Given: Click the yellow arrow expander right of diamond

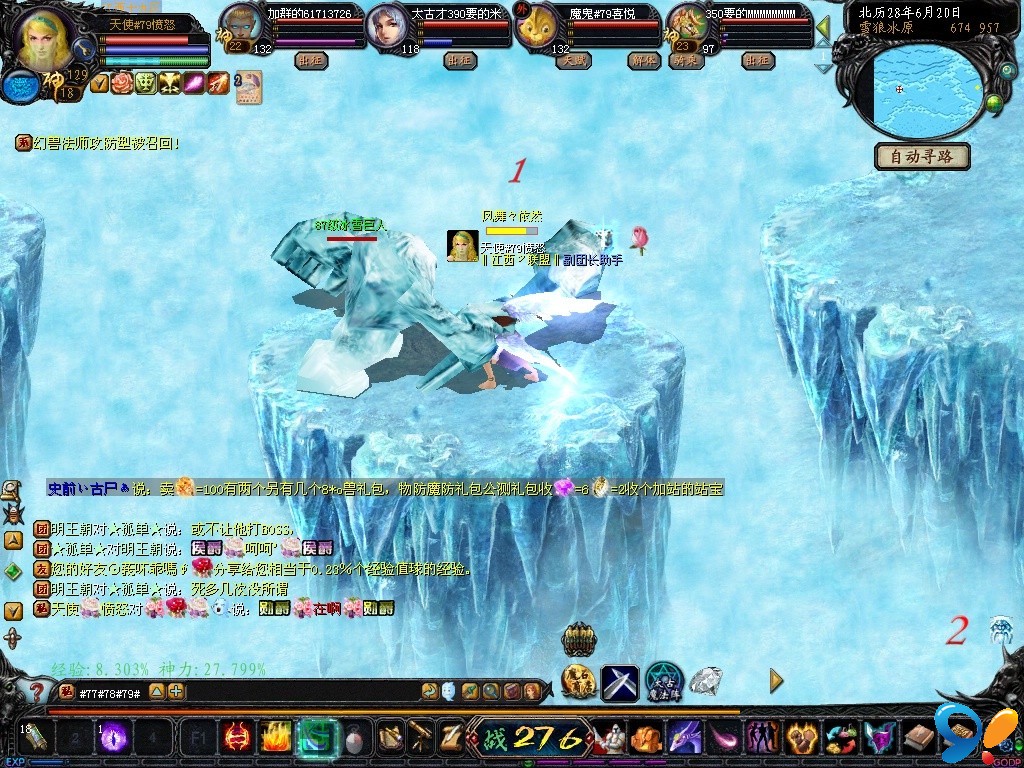Looking at the screenshot, I should pos(776,681).
